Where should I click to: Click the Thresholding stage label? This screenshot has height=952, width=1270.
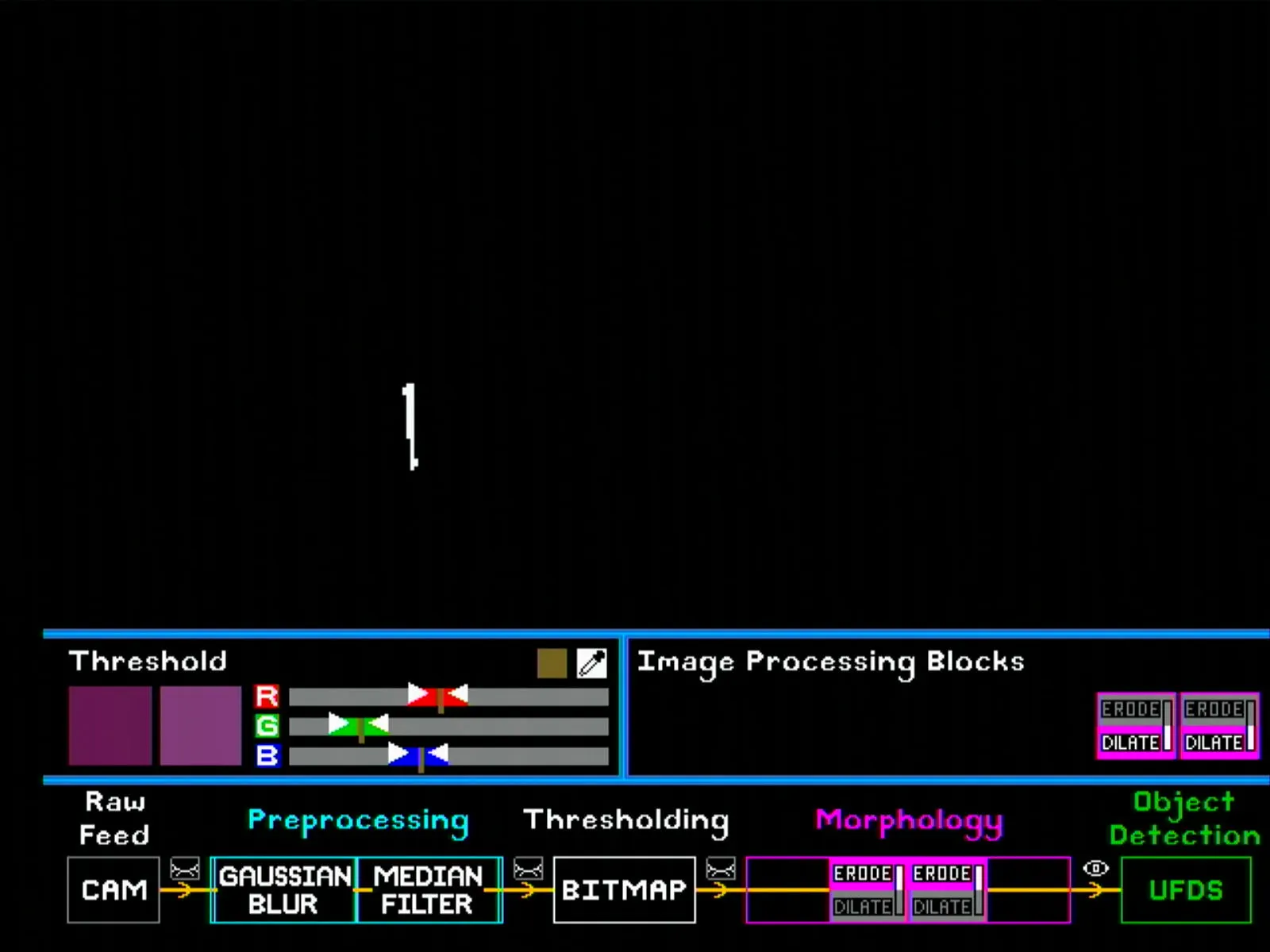626,820
